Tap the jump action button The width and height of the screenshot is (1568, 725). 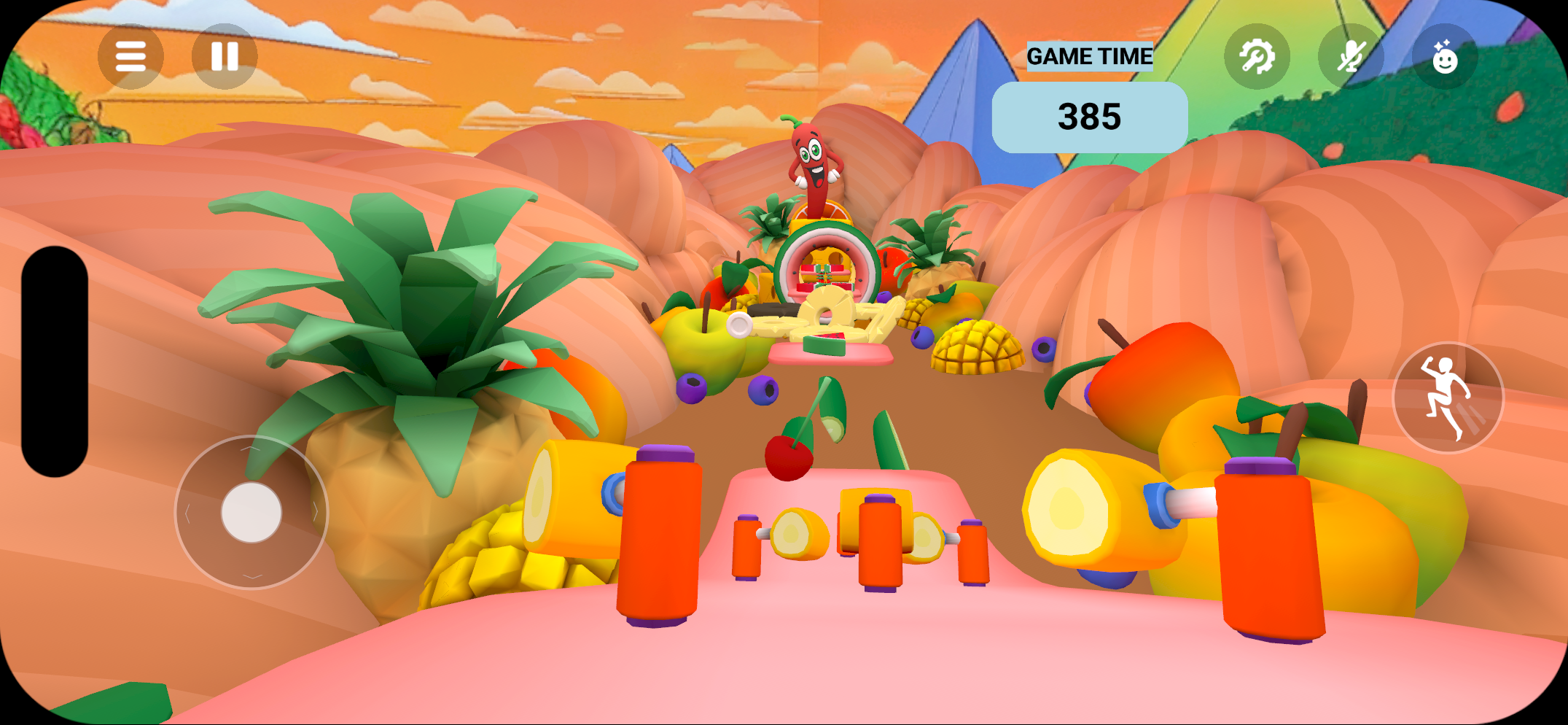pos(1448,398)
